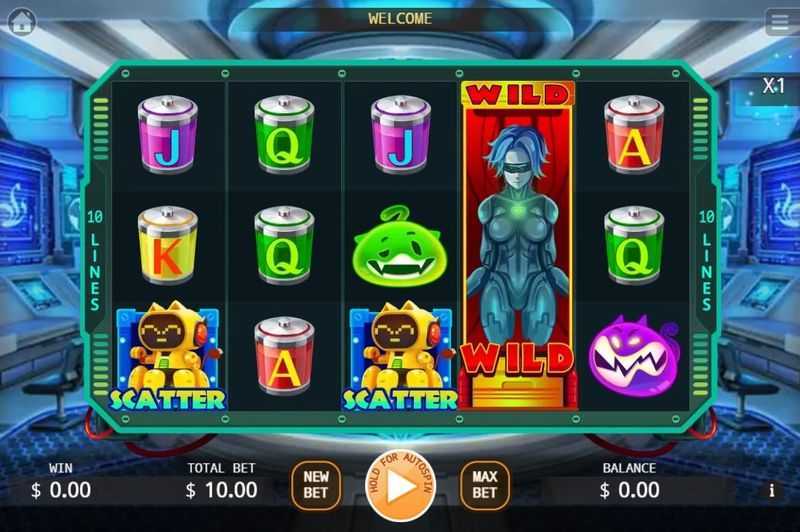Click the New Bet button
The width and height of the screenshot is (800, 532).
[316, 485]
